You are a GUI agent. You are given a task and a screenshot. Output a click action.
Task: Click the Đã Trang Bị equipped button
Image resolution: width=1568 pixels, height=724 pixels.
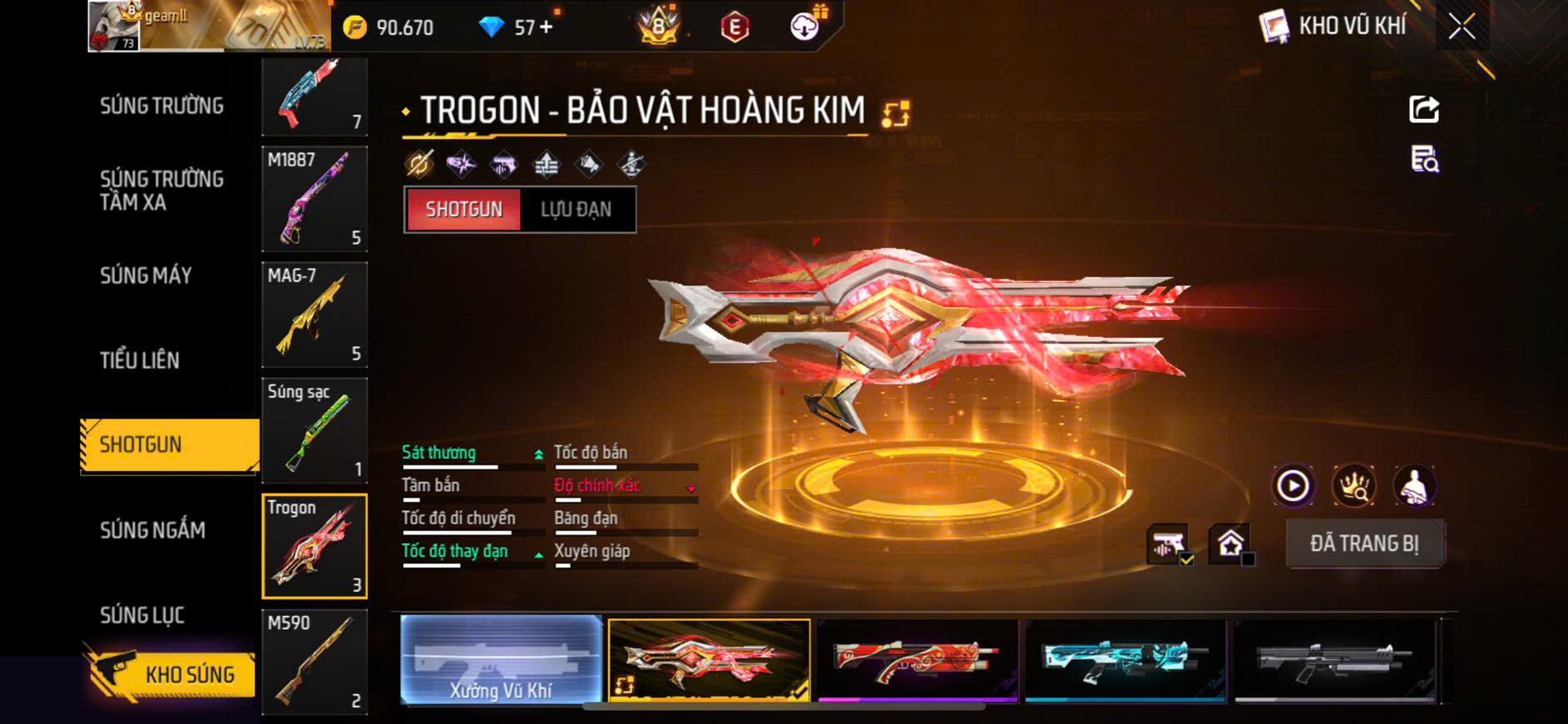(x=1364, y=543)
